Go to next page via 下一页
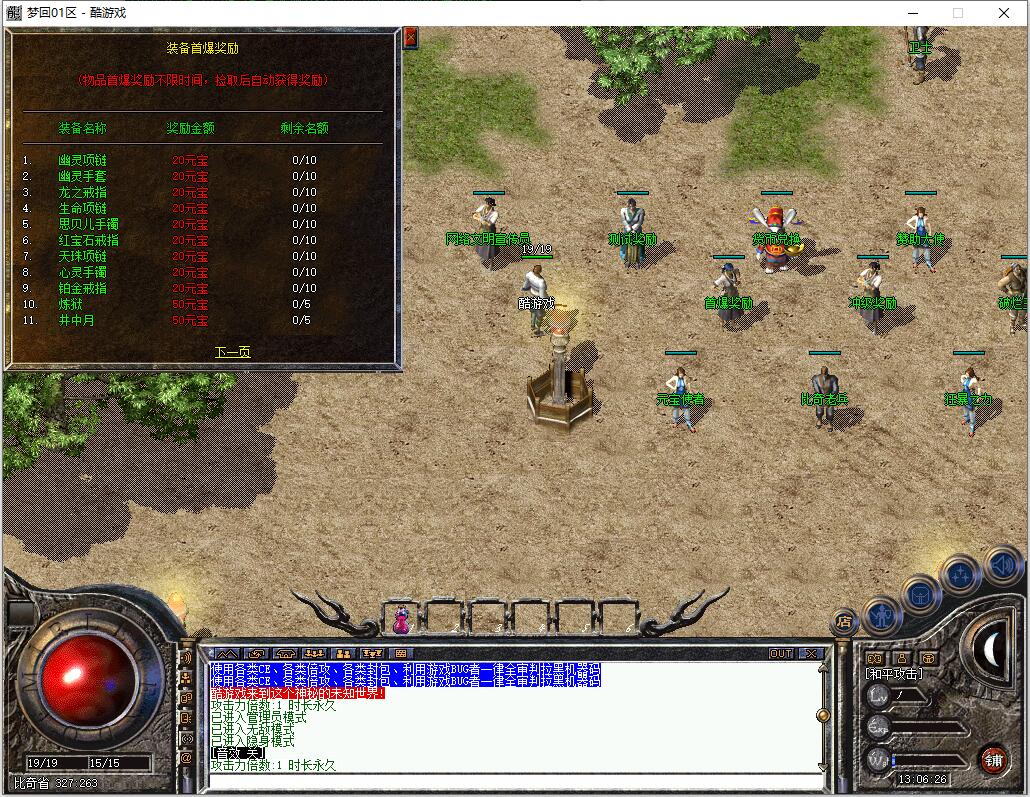 [232, 352]
